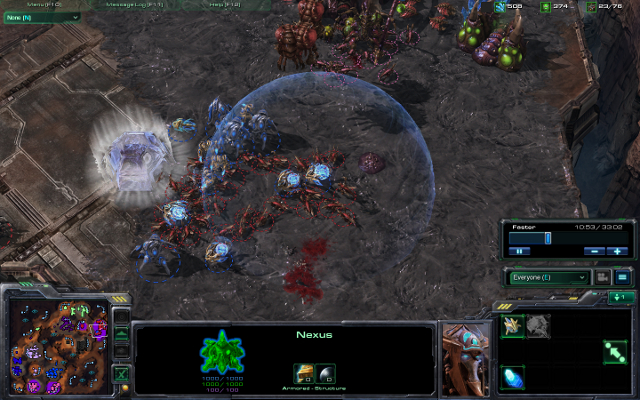Image resolution: width=640 pixels, height=400 pixels.
Task: Select the Probe train command icon
Action: 513,325
